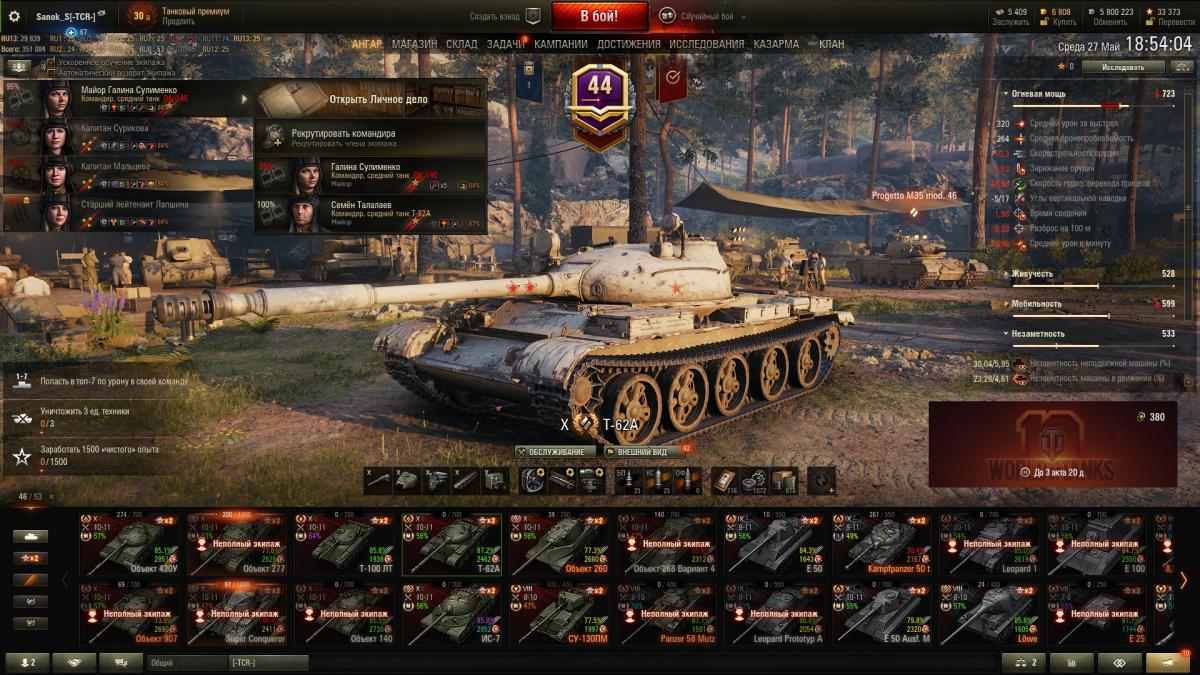Open the КЛАН tab

click(831, 44)
